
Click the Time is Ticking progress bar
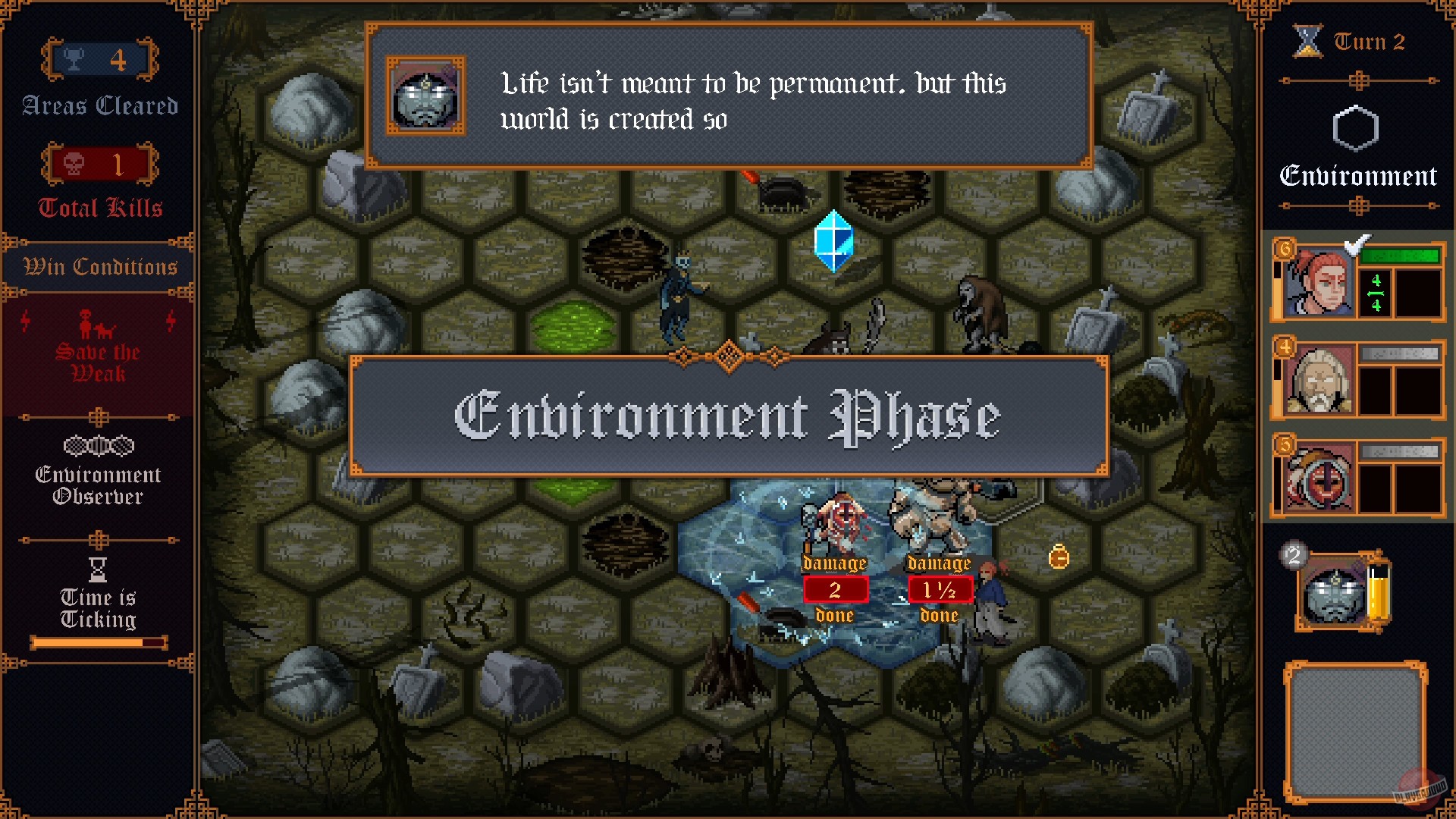99,642
